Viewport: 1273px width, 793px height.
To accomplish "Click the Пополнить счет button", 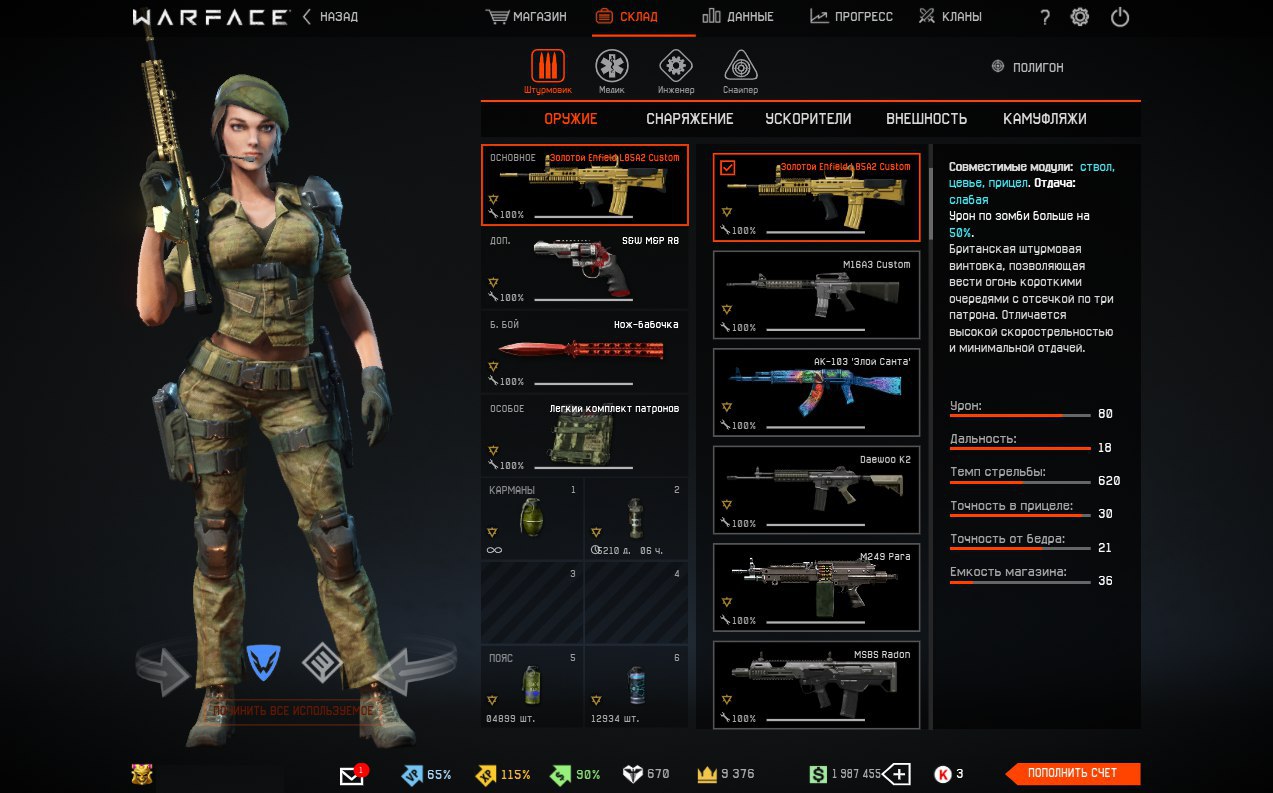I will [1073, 773].
